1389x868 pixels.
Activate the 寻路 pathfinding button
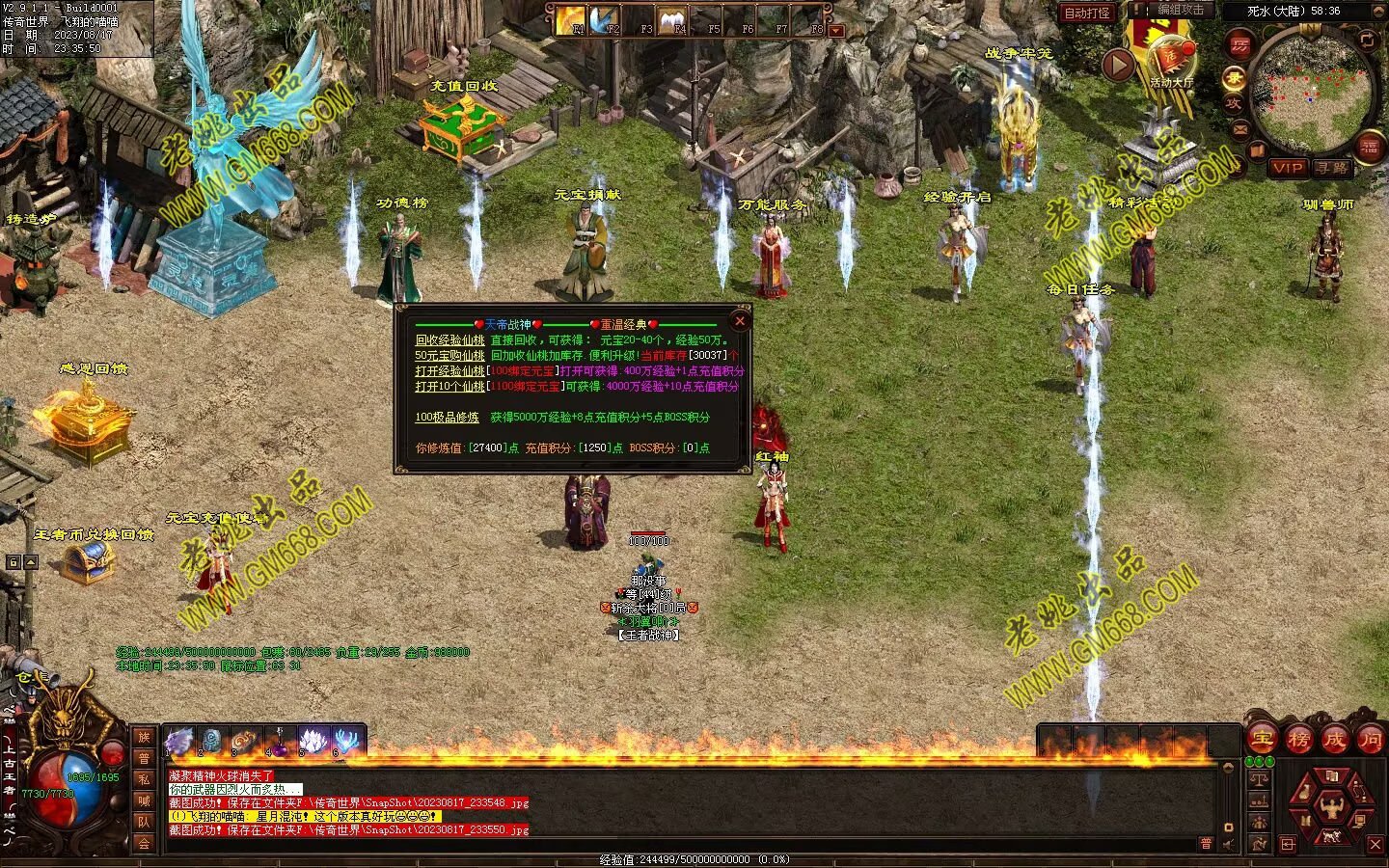[x=1332, y=168]
